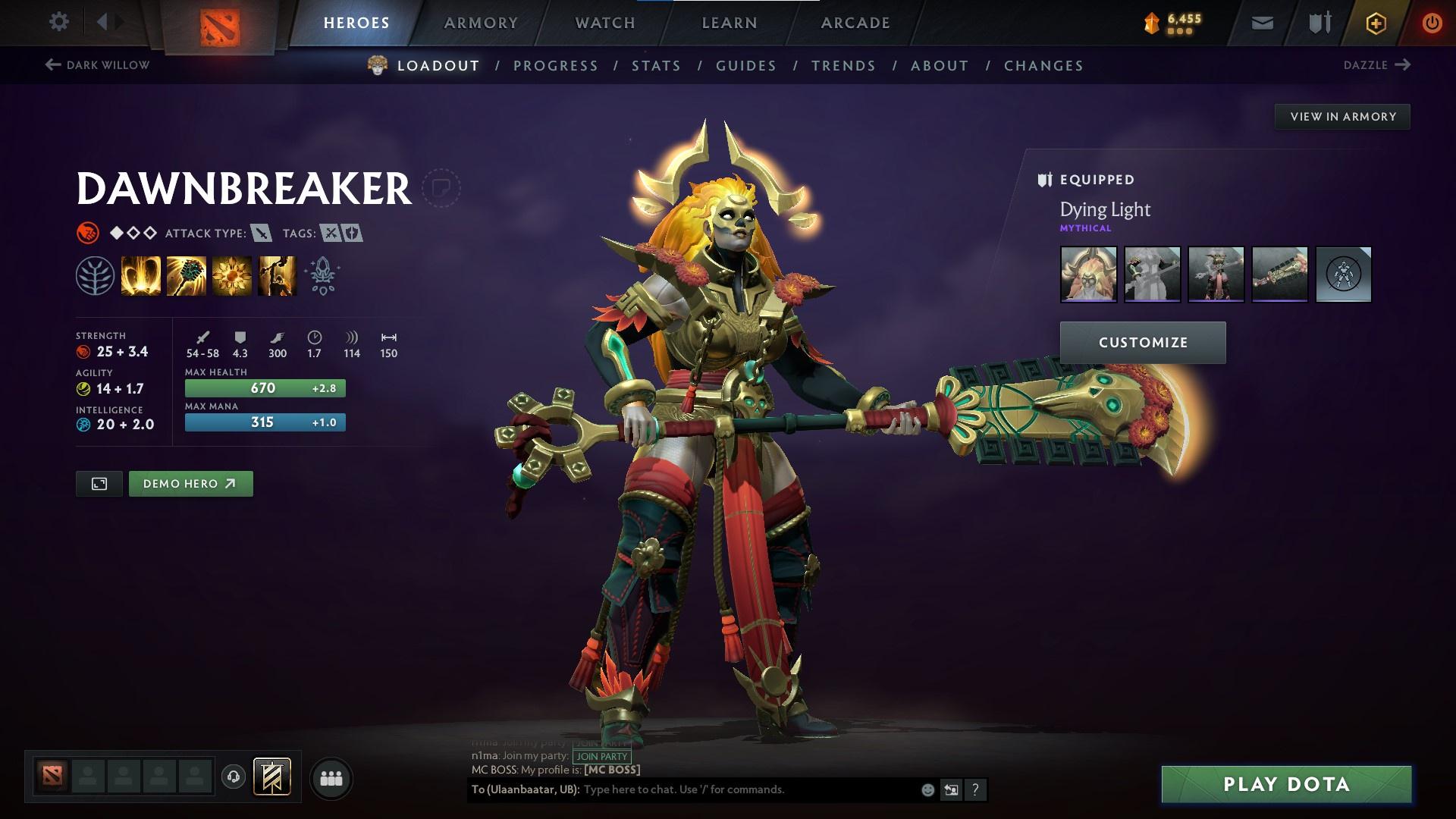Show hero Progress page

point(556,66)
